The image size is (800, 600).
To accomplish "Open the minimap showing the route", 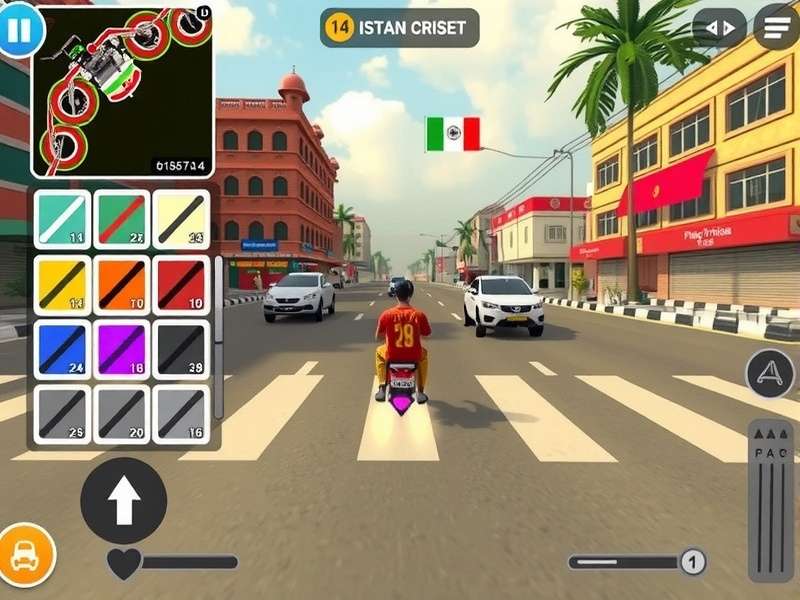I will point(122,92).
